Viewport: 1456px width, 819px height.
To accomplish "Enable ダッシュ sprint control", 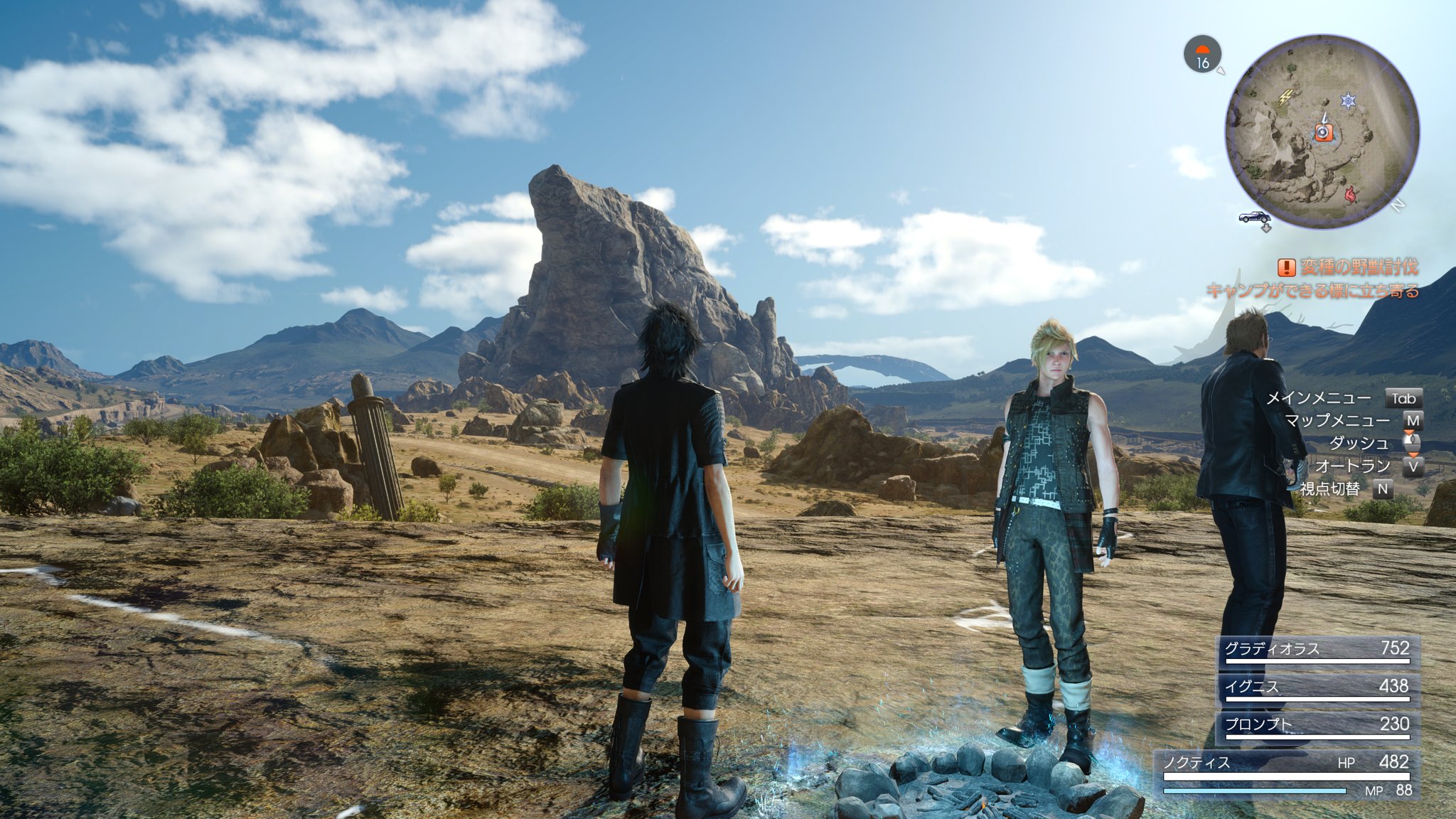I will pos(1359,442).
